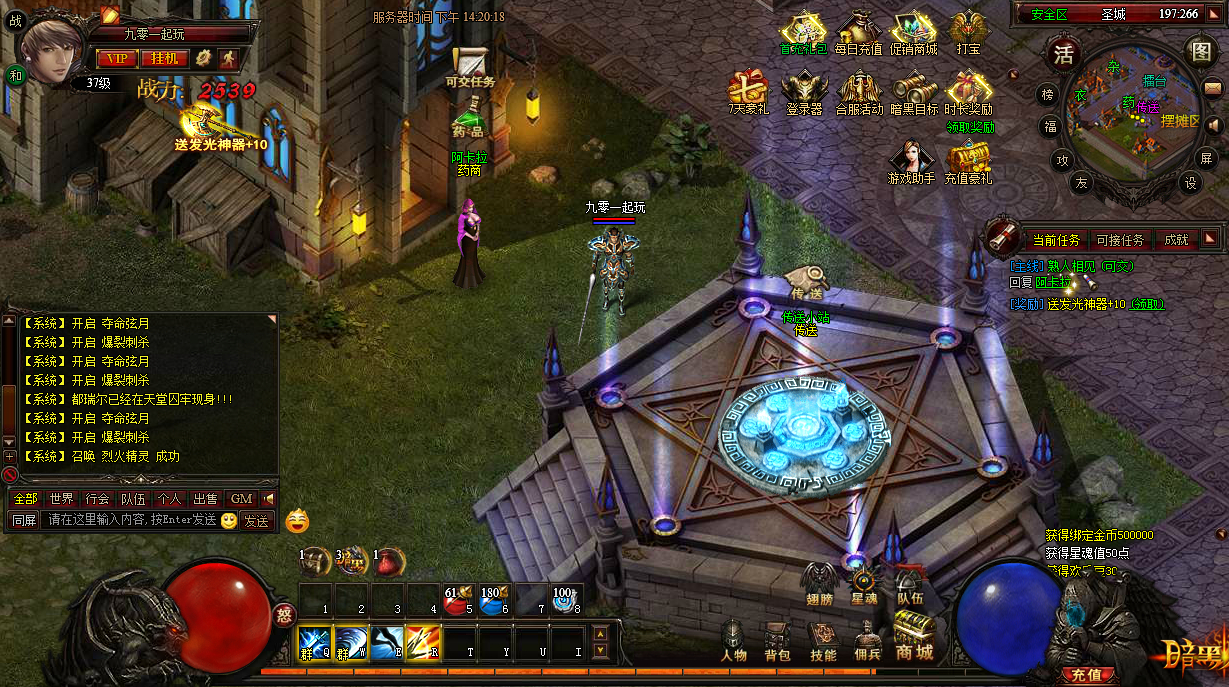Open the 背包 backpack
The image size is (1229, 687).
(x=777, y=641)
